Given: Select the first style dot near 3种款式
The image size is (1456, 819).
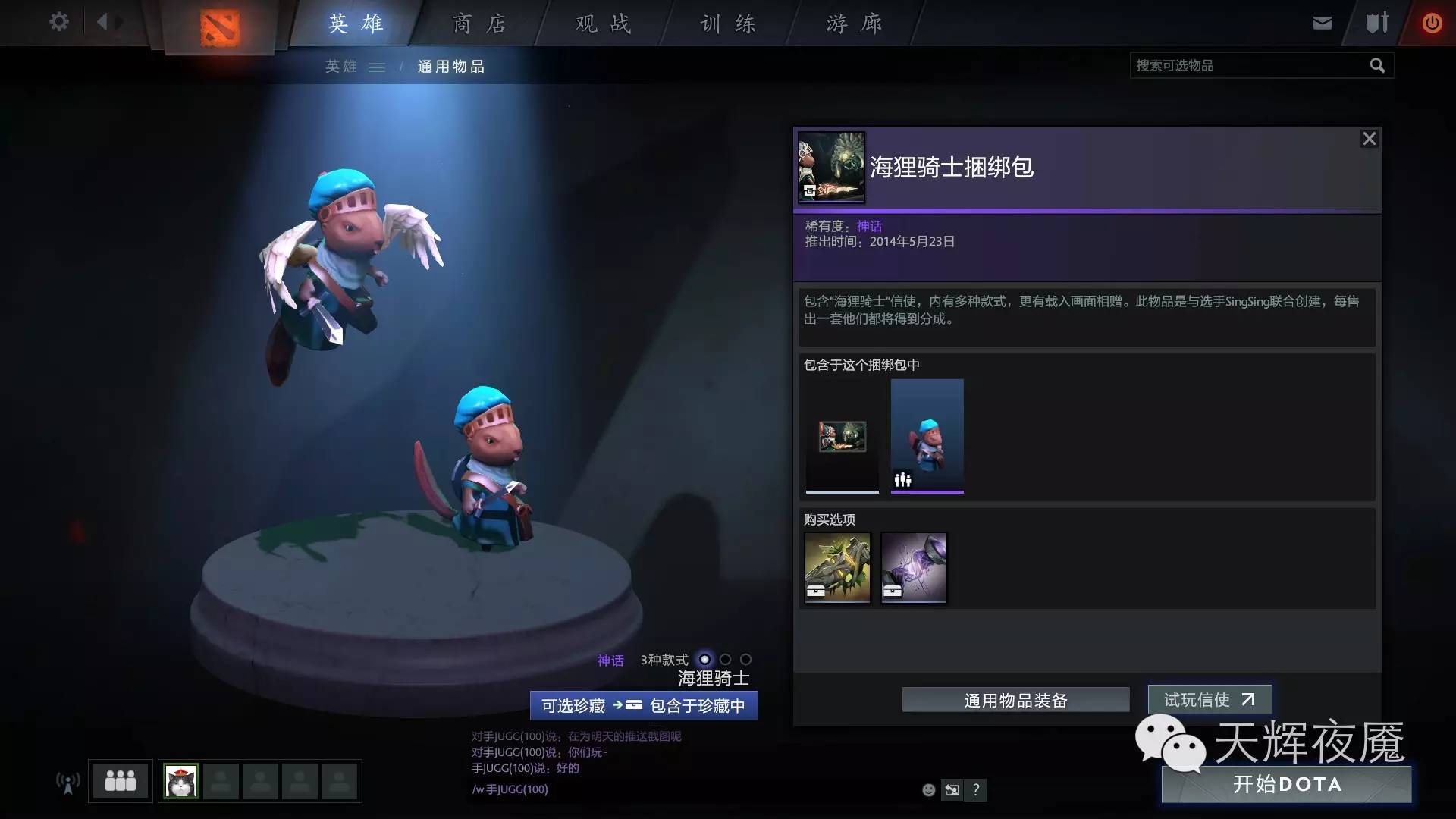Looking at the screenshot, I should pos(705,661).
